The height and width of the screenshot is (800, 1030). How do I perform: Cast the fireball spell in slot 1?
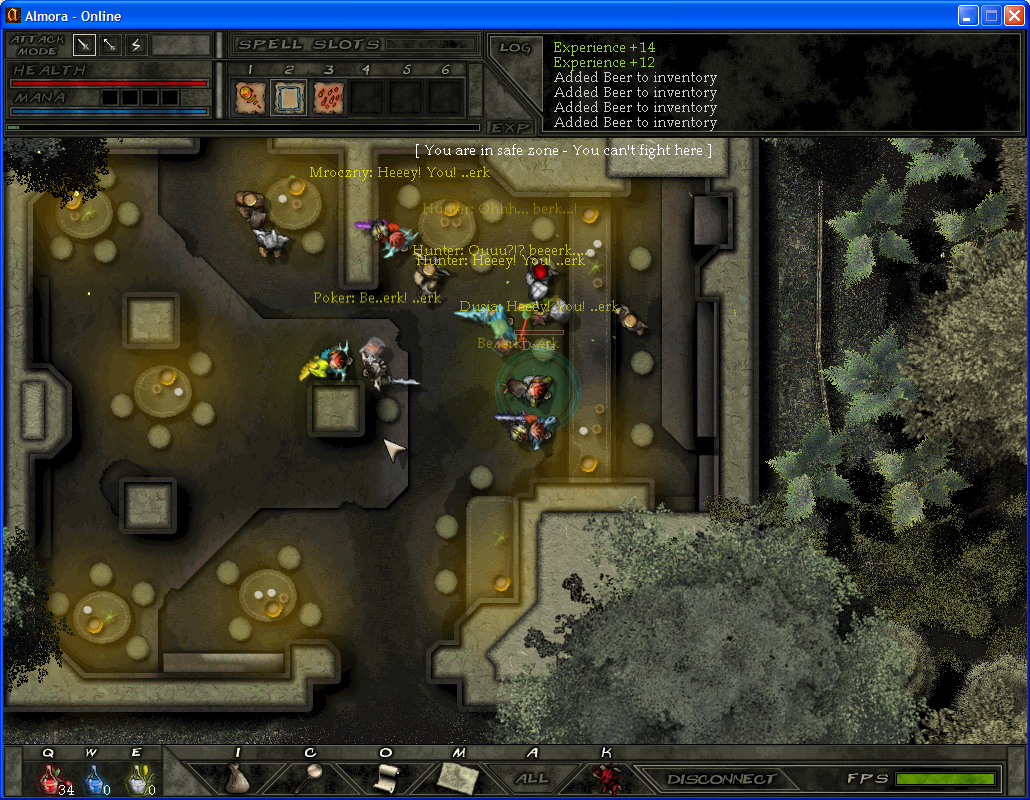click(250, 97)
